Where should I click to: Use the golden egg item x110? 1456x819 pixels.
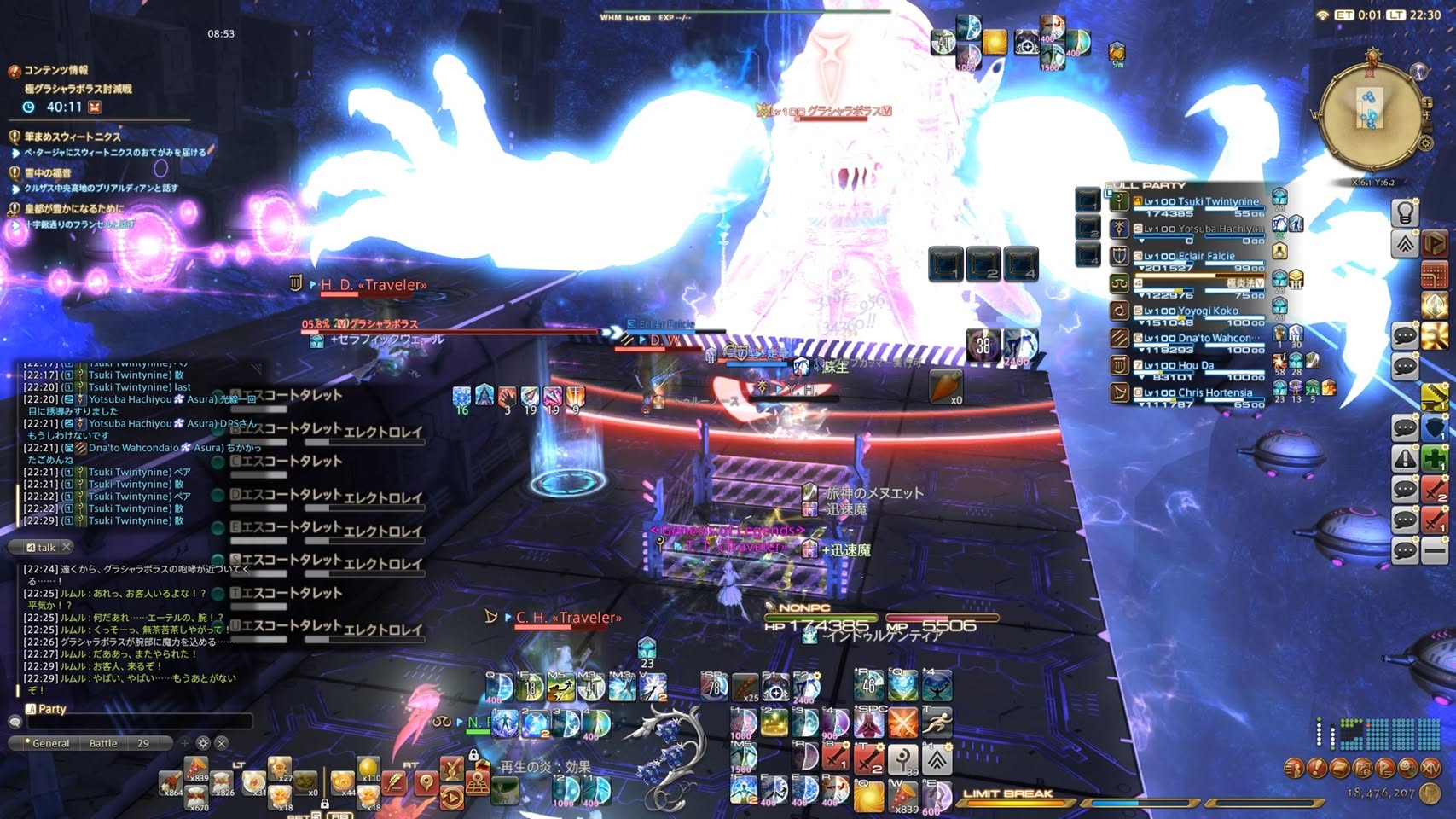[x=368, y=768]
